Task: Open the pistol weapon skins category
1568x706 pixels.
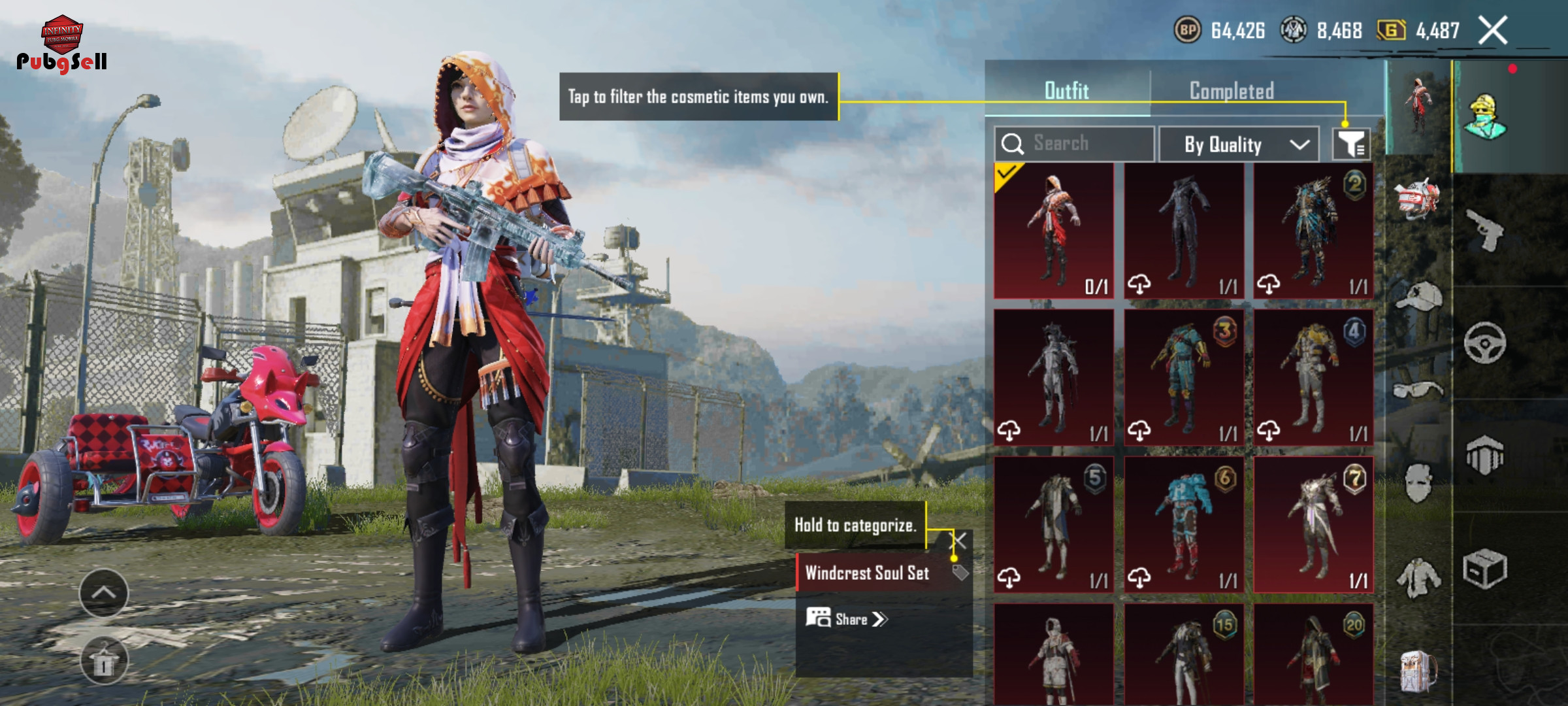Action: (1484, 230)
